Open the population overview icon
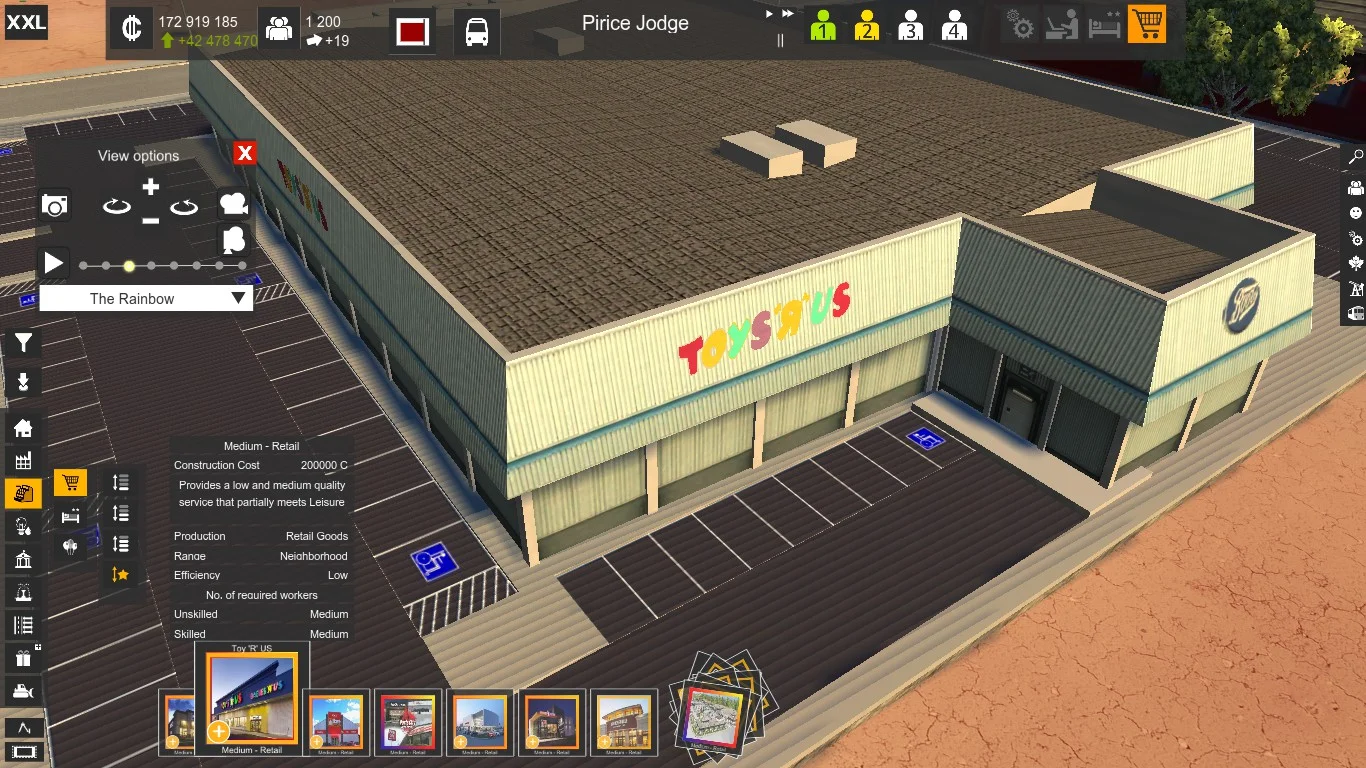 click(279, 29)
